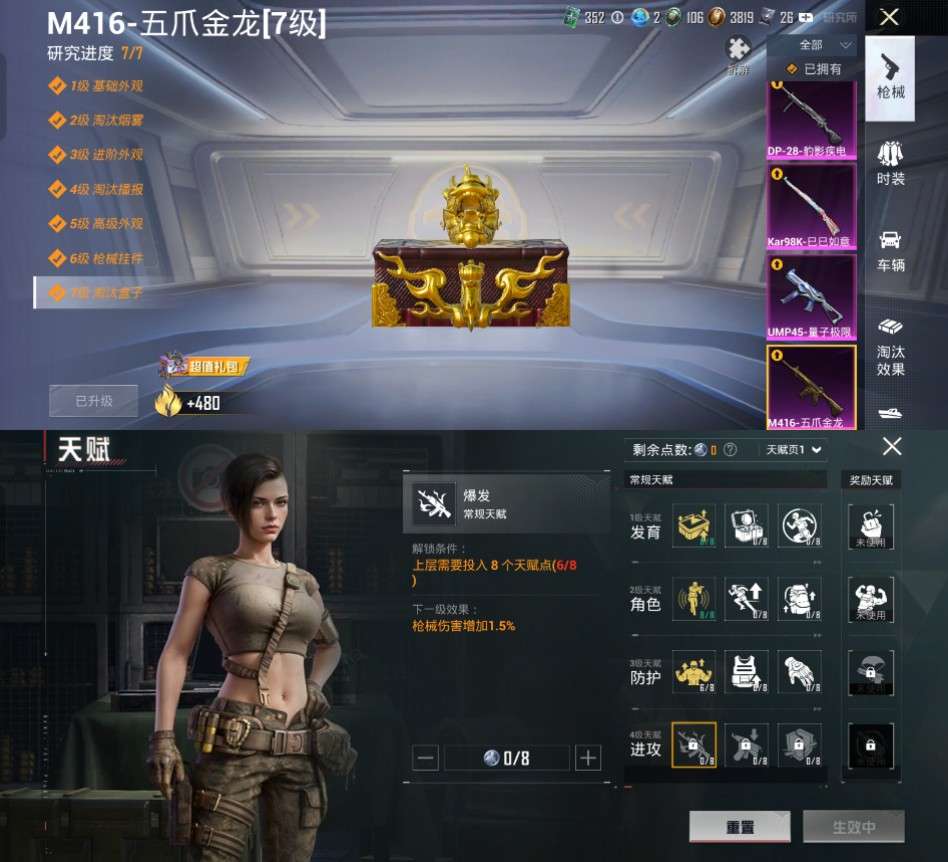Select the body armor vest talent icon
Screen dimensions: 948x862
(x=746, y=672)
